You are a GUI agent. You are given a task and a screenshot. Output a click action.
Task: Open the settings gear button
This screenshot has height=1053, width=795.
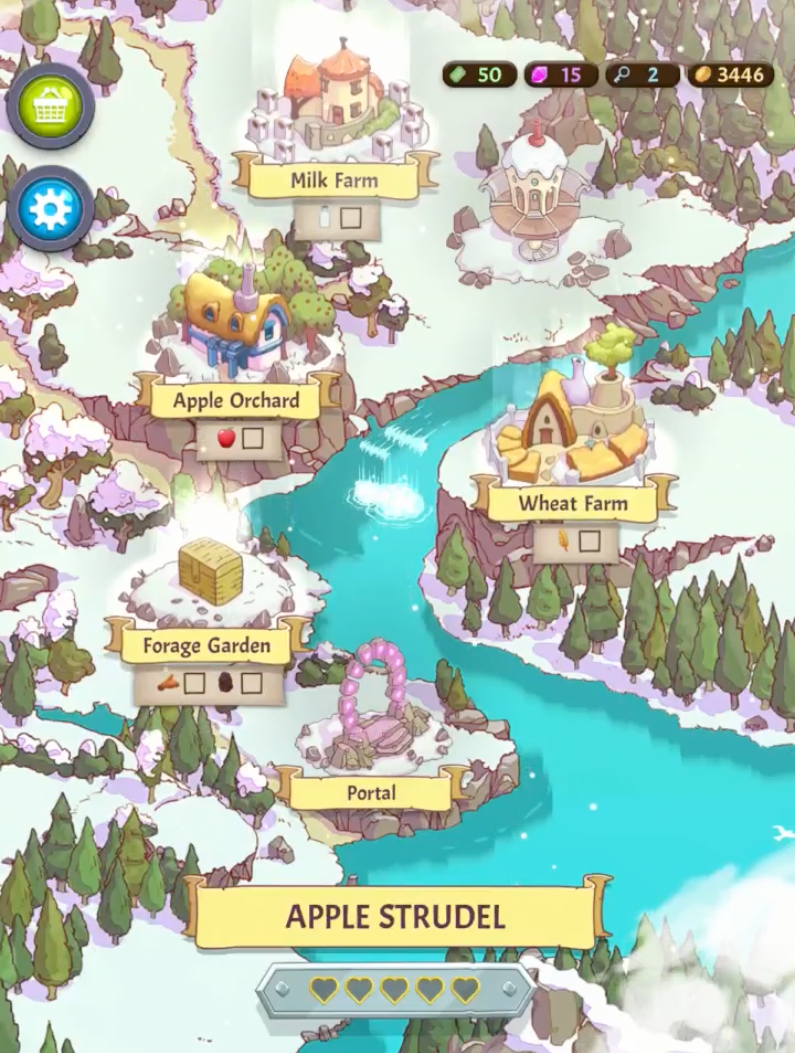tap(50, 208)
